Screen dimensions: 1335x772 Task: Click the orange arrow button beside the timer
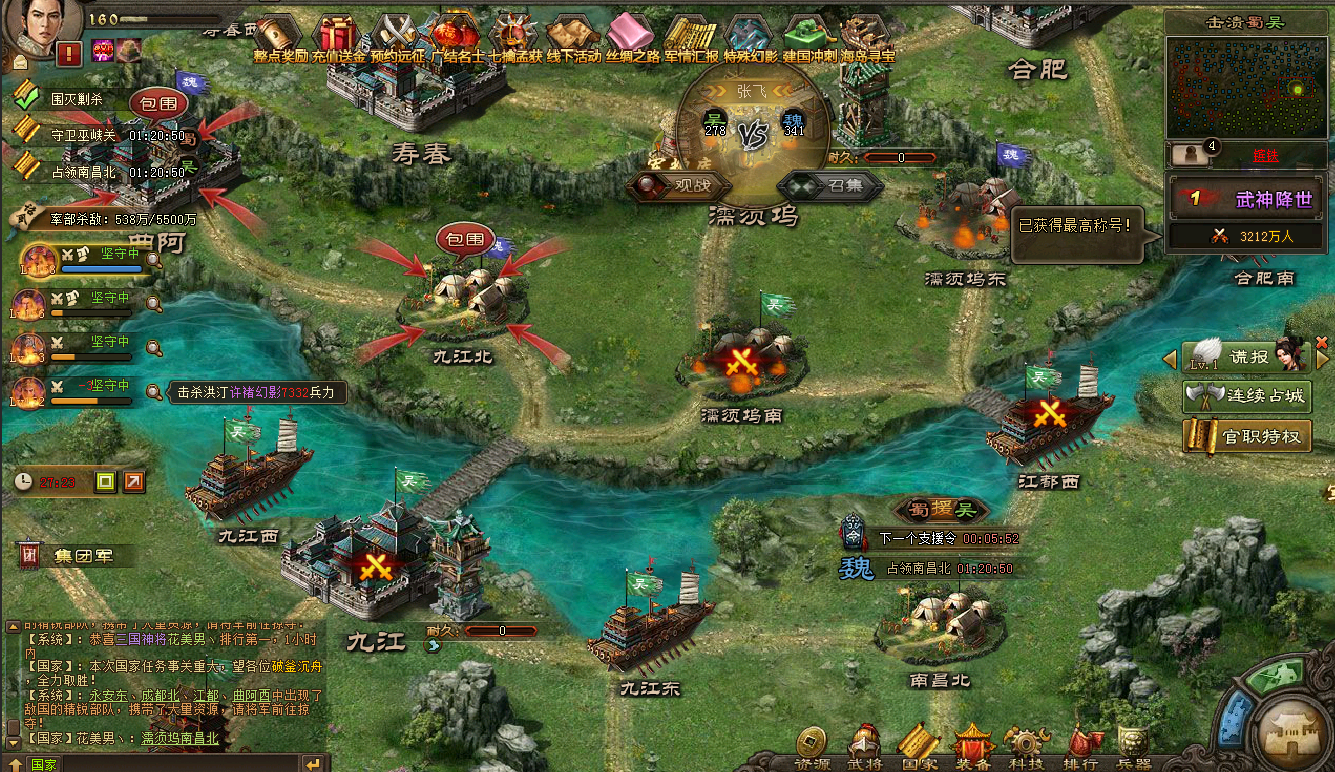pos(134,482)
